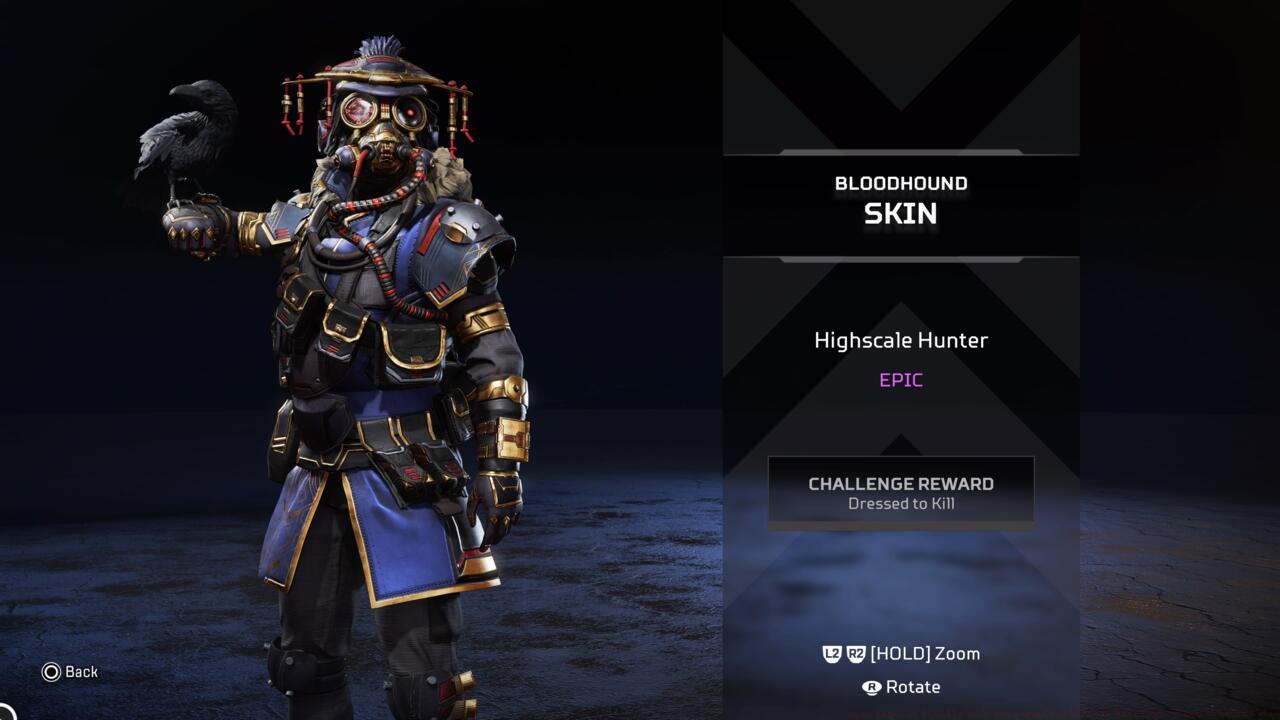Expand the Dressed to Kill challenge info
The width and height of the screenshot is (1280, 720).
tap(900, 504)
